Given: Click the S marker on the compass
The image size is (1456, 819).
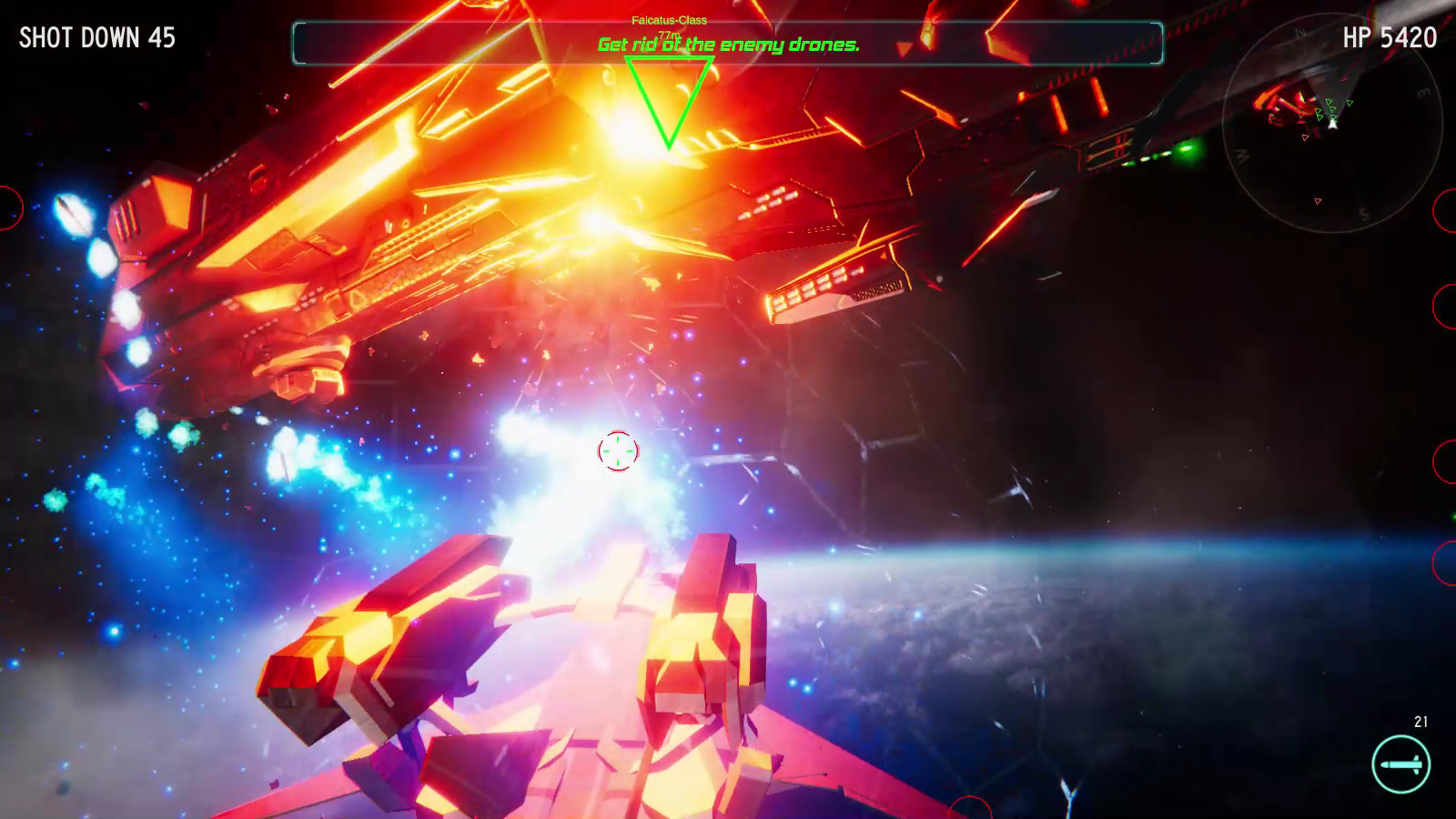Looking at the screenshot, I should [1362, 214].
